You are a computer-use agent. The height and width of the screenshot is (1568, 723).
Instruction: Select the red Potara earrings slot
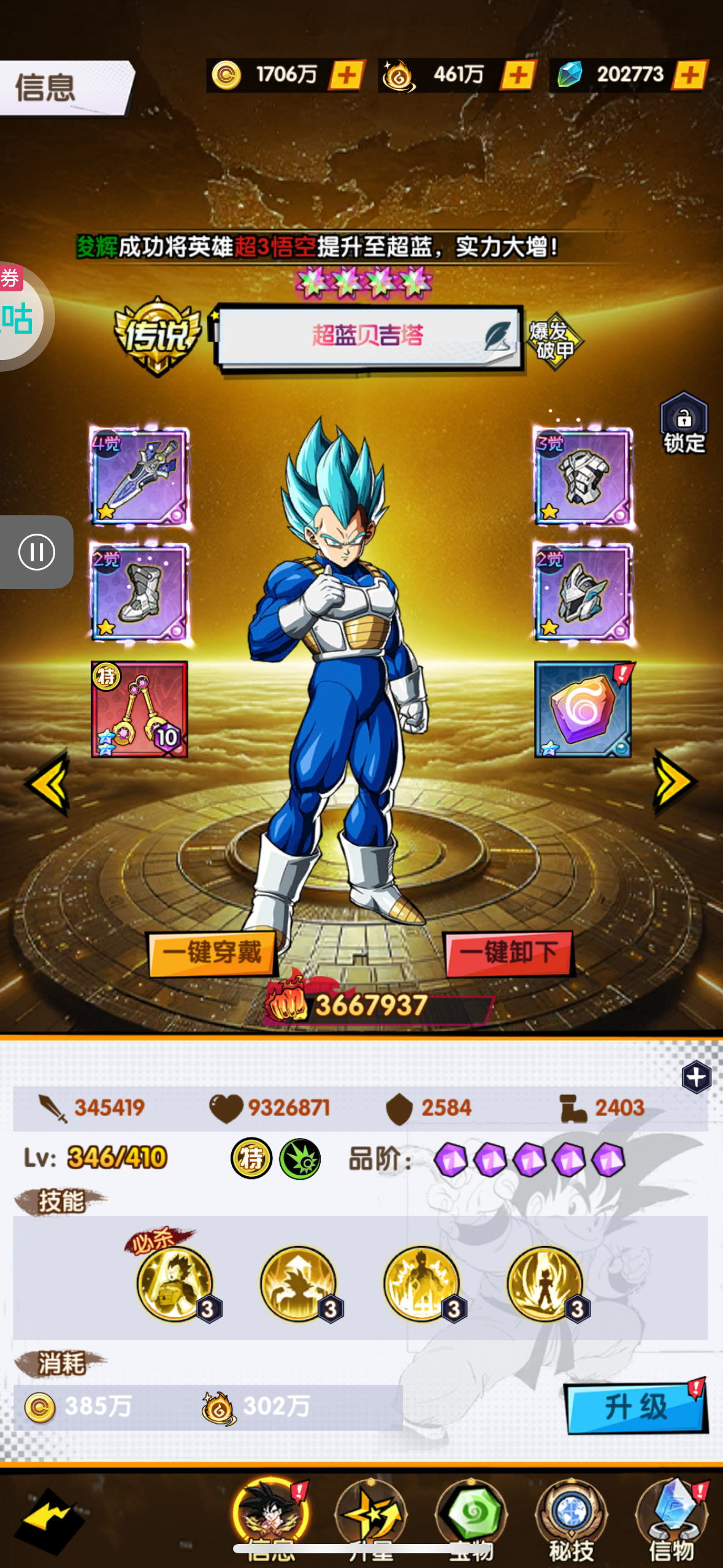[x=140, y=709]
